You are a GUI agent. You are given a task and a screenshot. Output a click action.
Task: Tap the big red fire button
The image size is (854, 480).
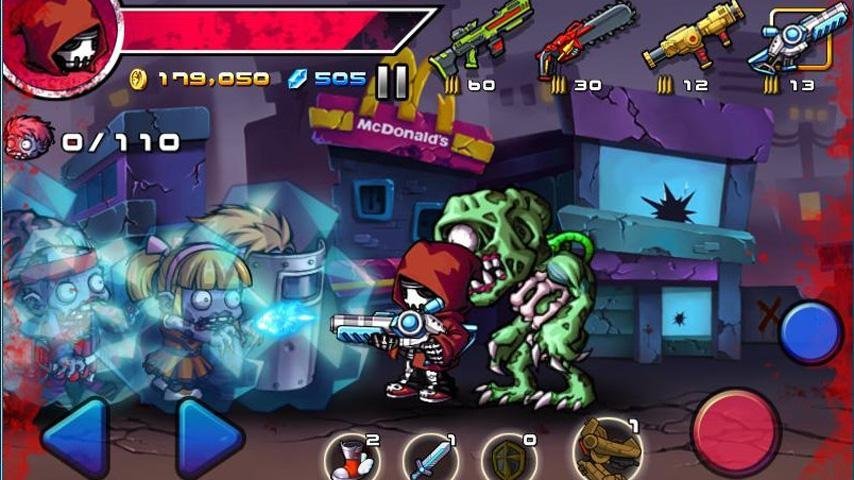click(x=737, y=432)
